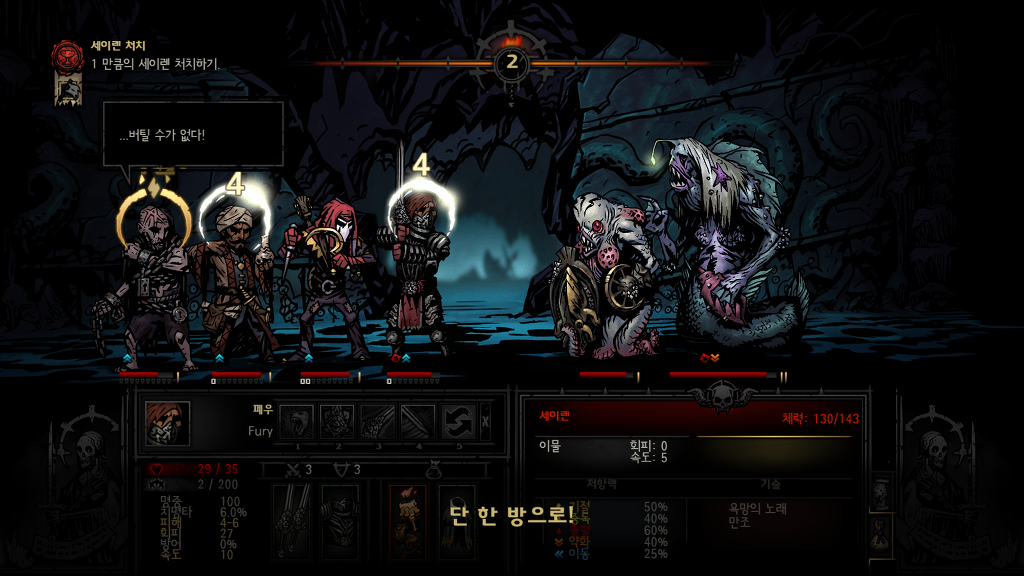
Task: Activate the third combat skill icon
Action: (x=378, y=423)
